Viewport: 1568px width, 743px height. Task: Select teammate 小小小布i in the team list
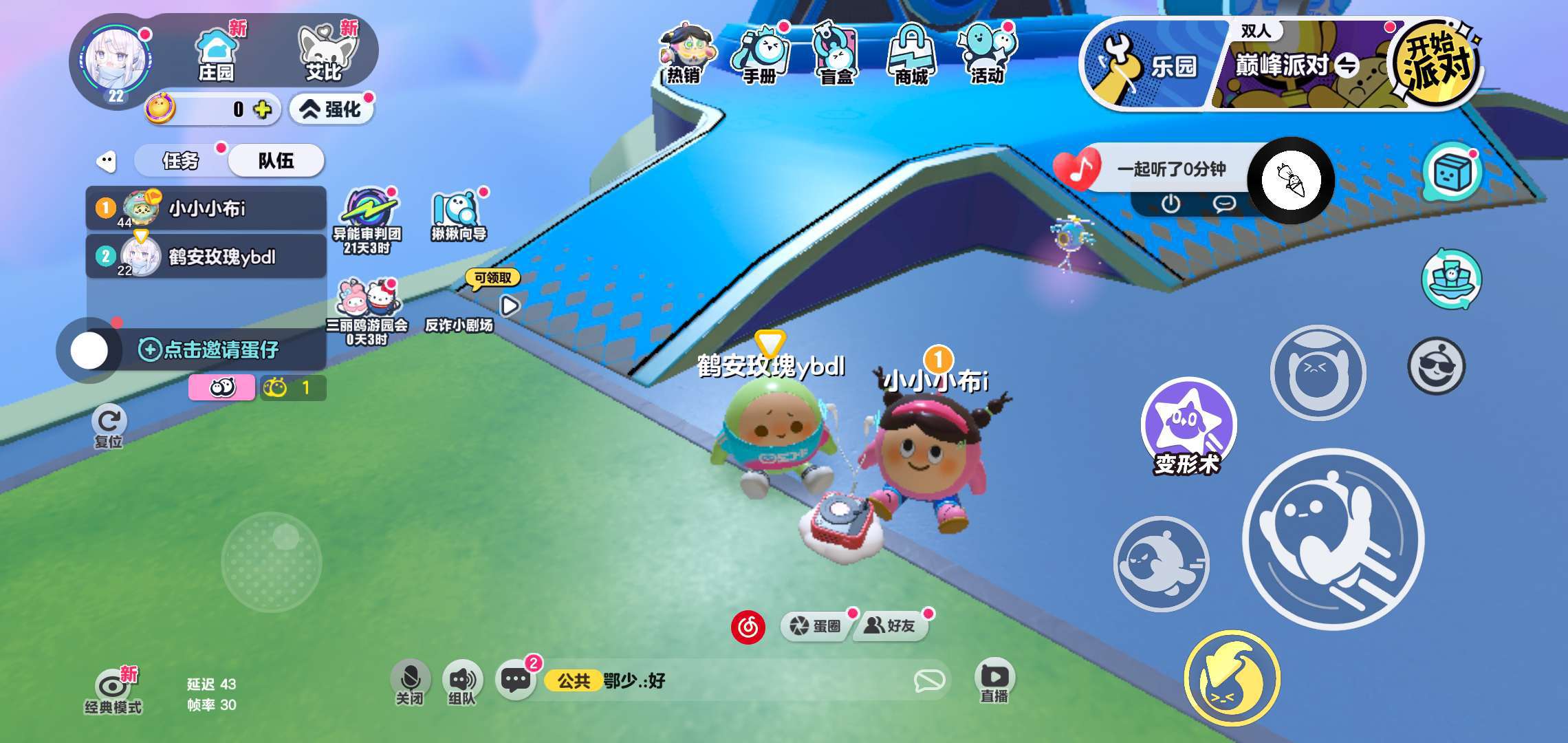pos(206,208)
